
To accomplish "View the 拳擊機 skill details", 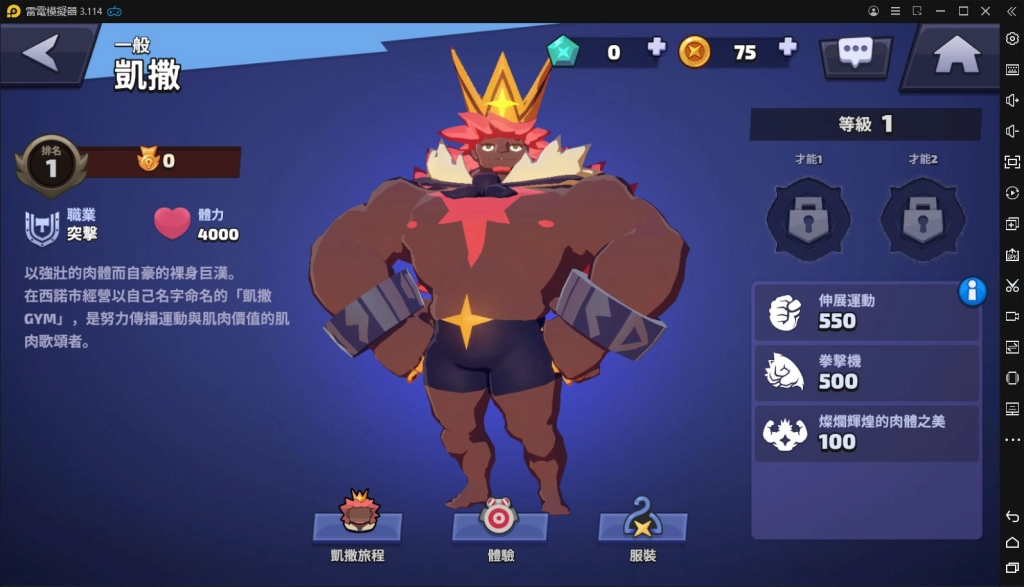I will point(866,372).
